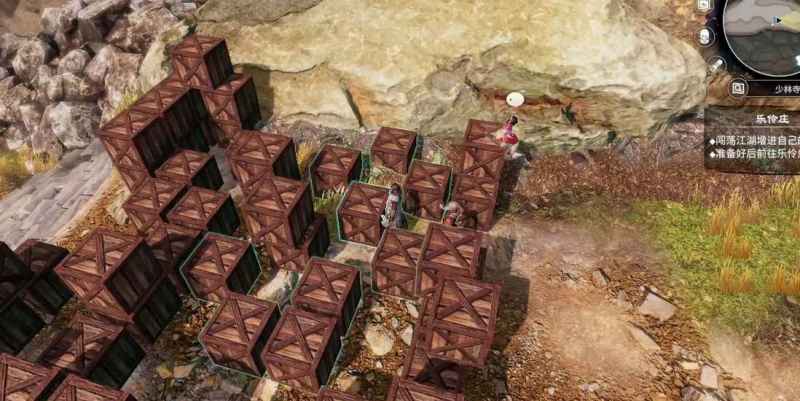Select the 少林寺 location label

click(x=780, y=88)
